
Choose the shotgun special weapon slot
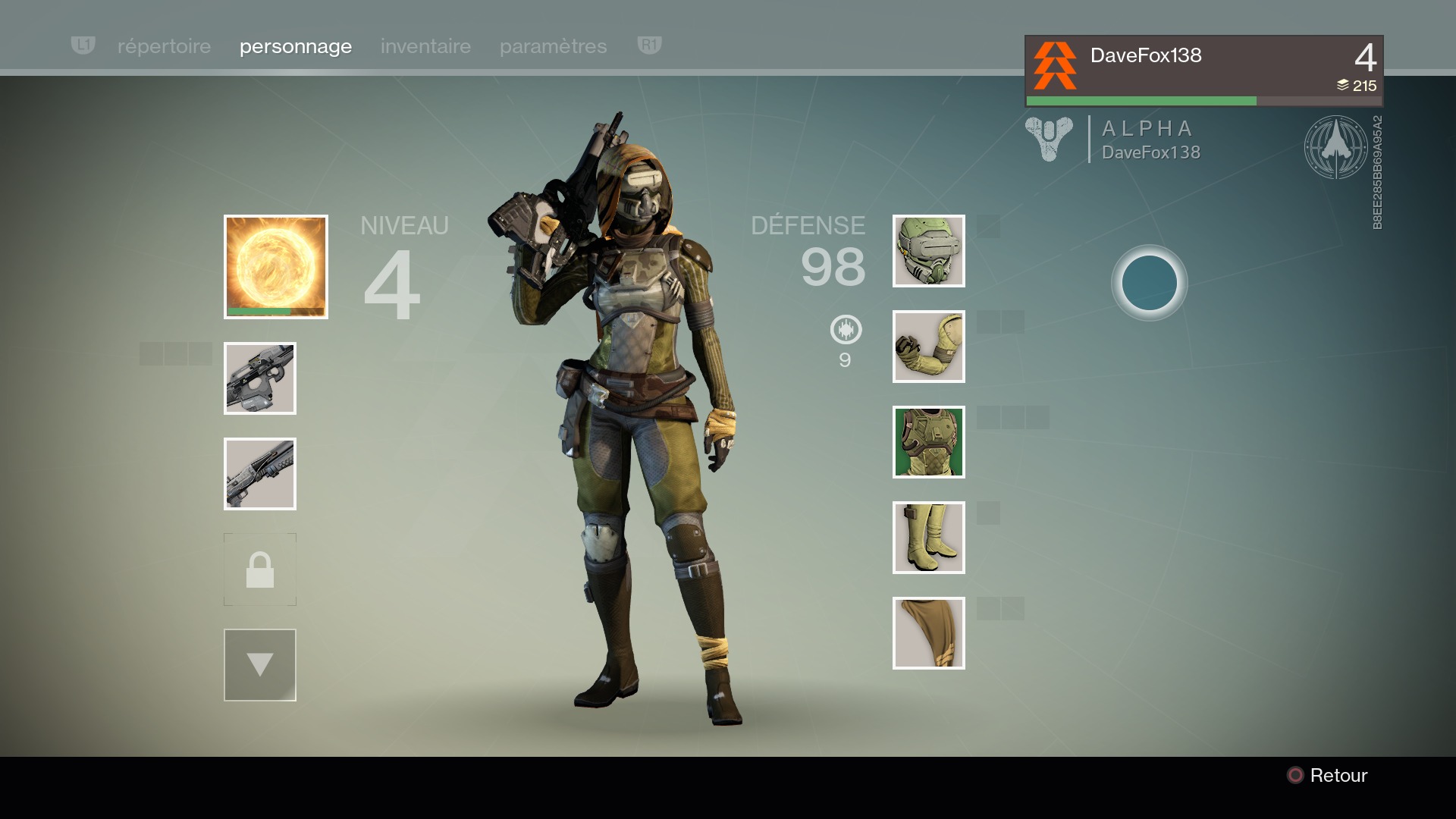coord(260,474)
